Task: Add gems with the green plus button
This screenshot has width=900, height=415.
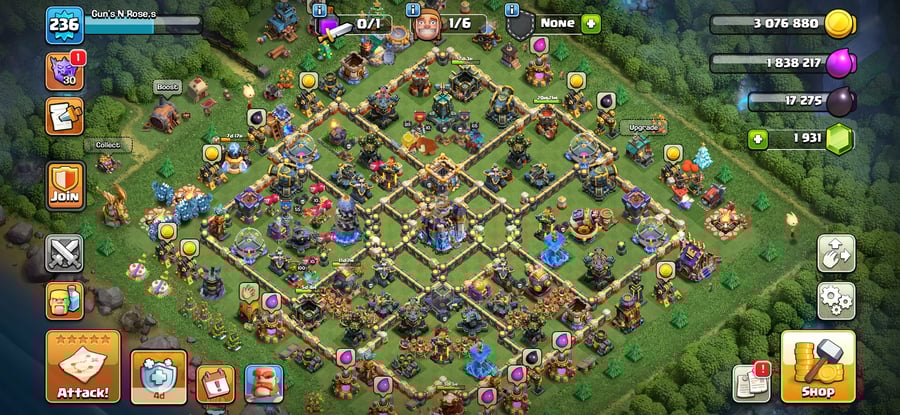Action: [758, 139]
